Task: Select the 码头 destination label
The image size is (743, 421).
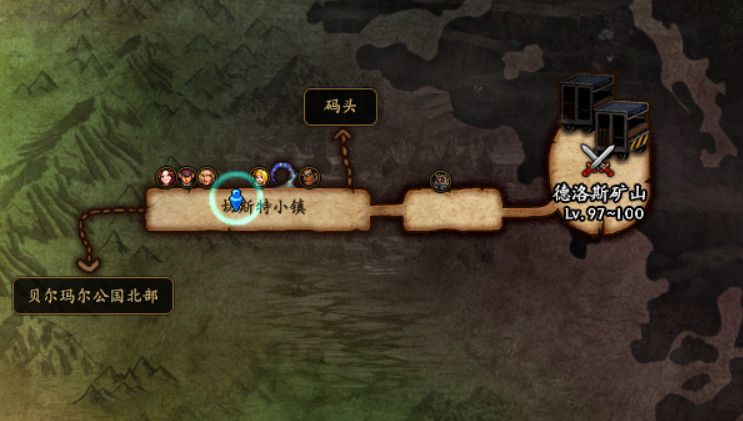Action: 340,107
